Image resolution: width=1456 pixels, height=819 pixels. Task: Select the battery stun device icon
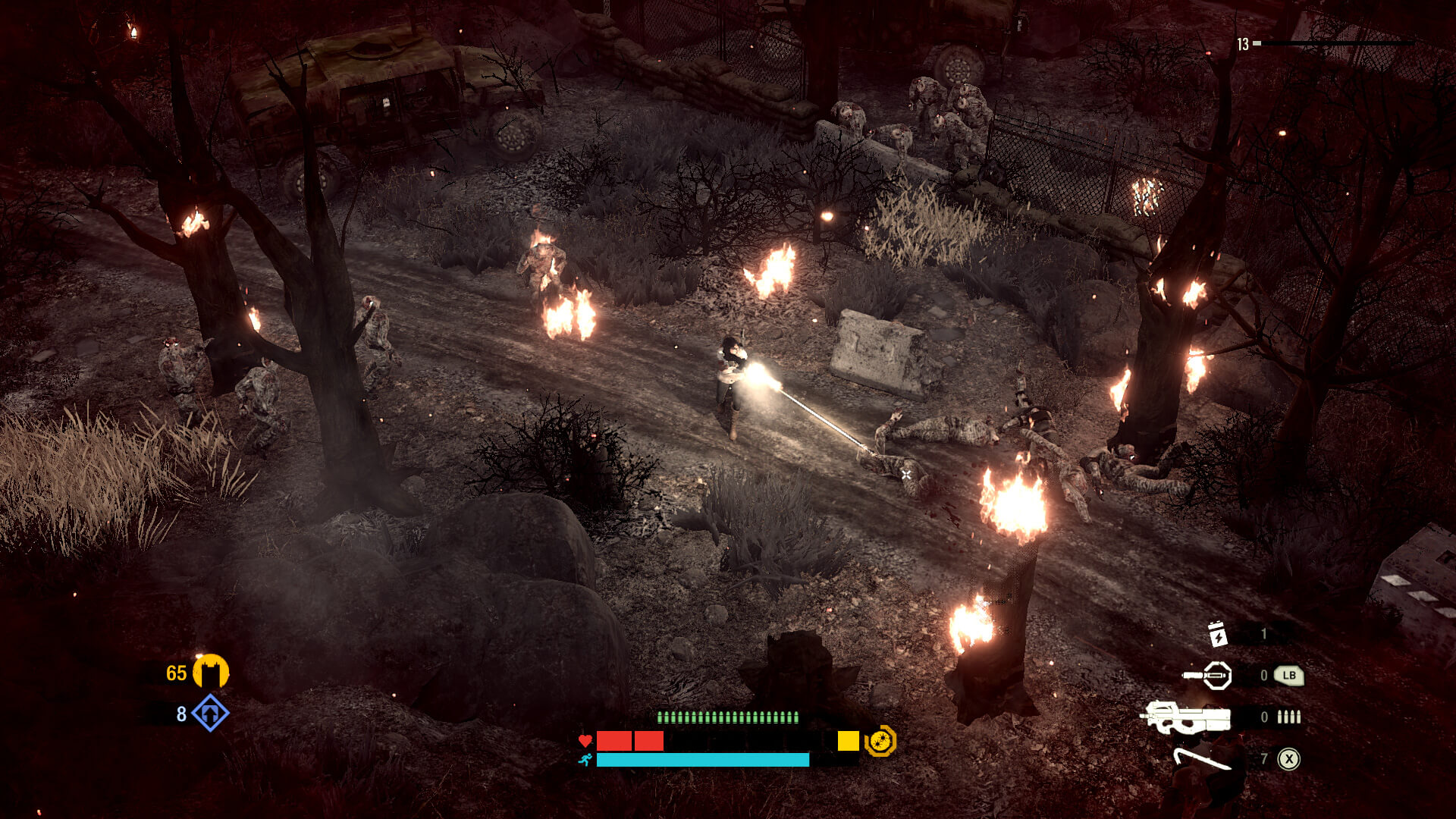pos(1217,635)
